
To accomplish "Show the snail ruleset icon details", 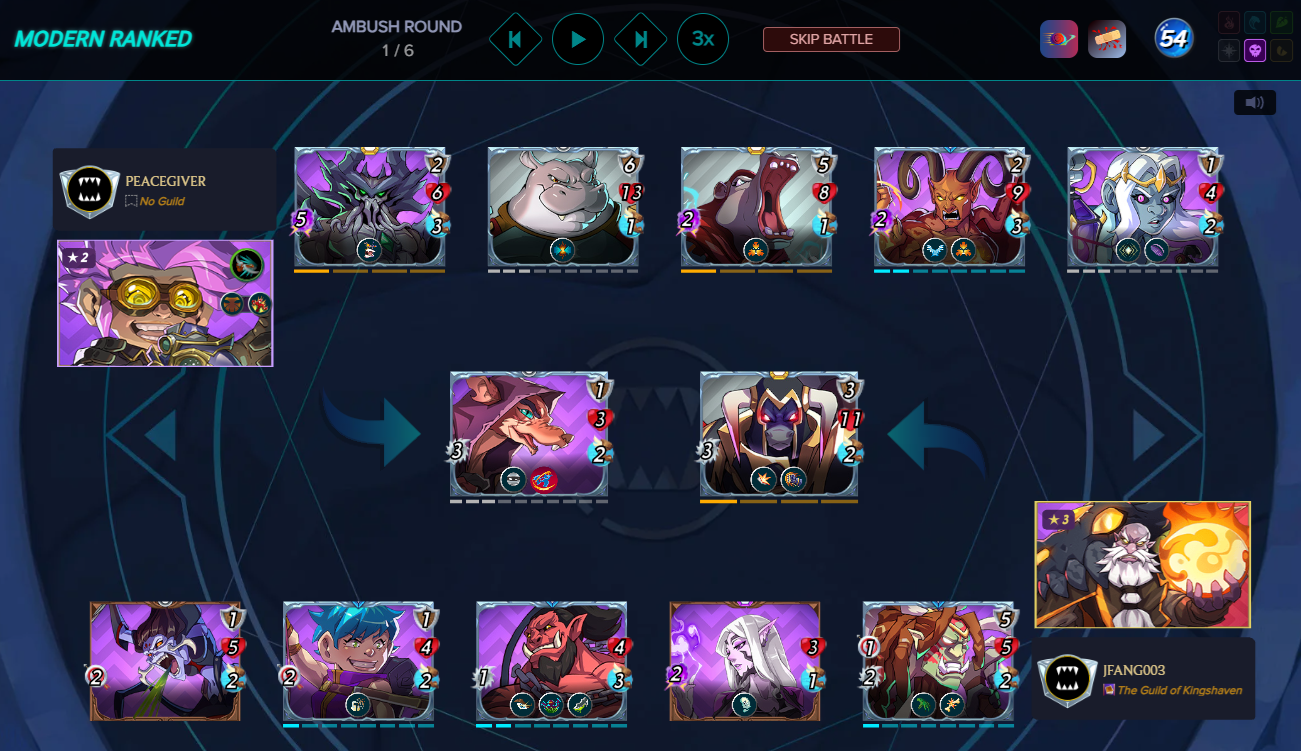I will tap(1058, 39).
